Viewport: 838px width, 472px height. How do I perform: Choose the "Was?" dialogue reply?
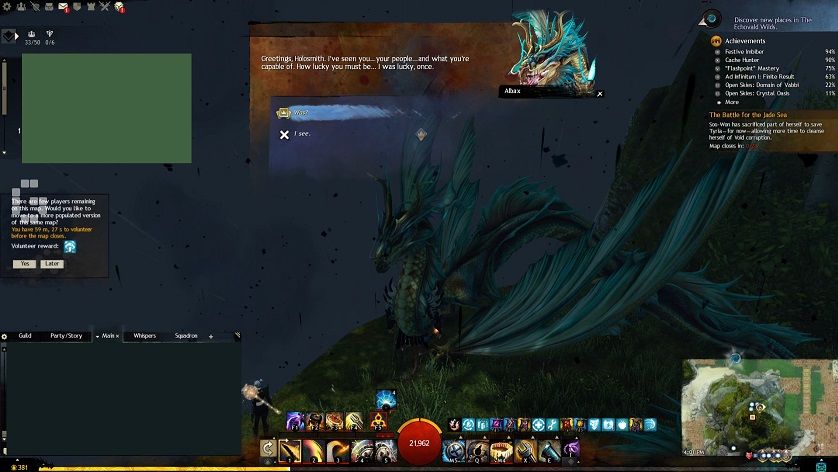click(300, 114)
